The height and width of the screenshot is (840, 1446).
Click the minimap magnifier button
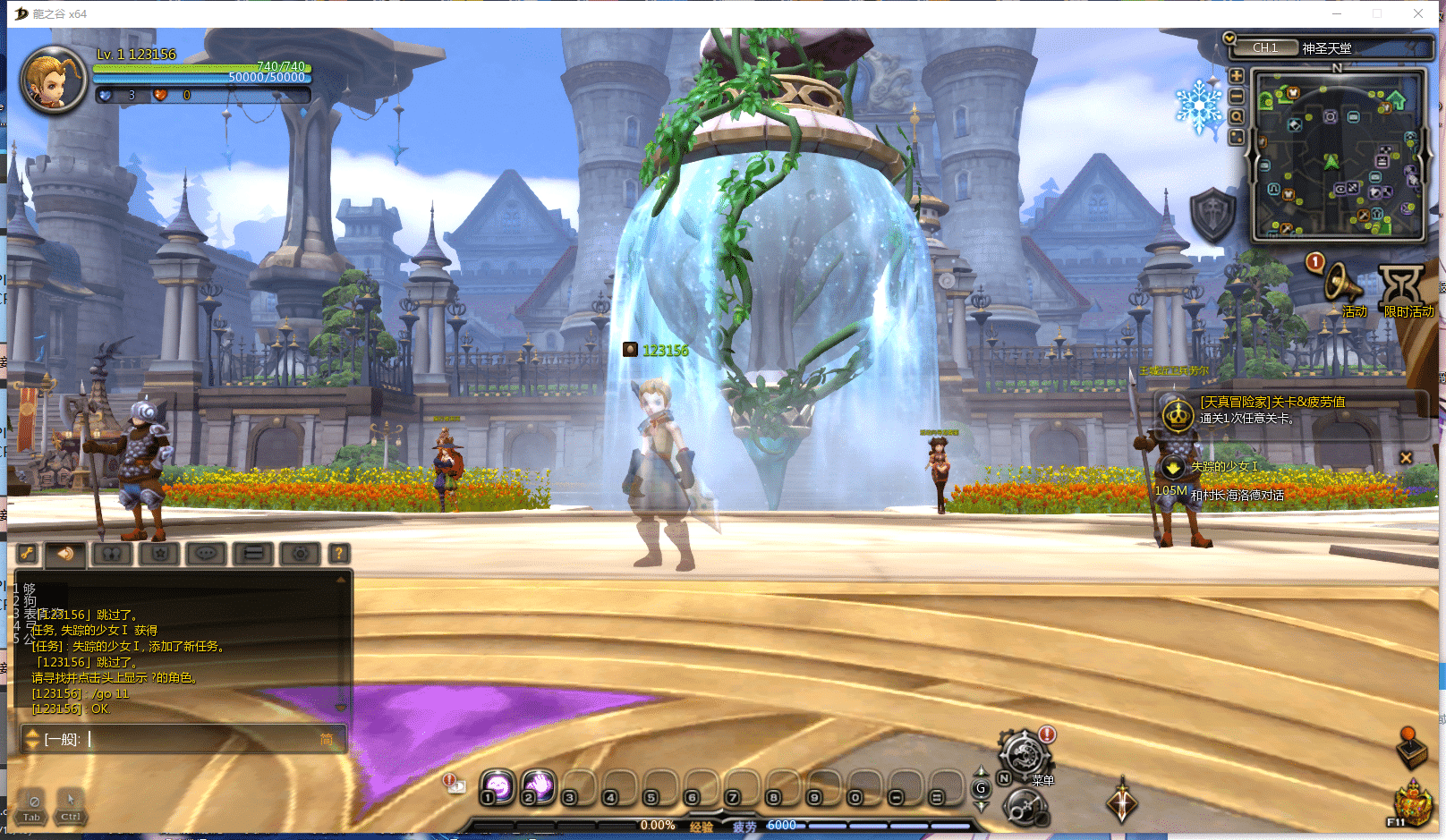(x=1237, y=116)
